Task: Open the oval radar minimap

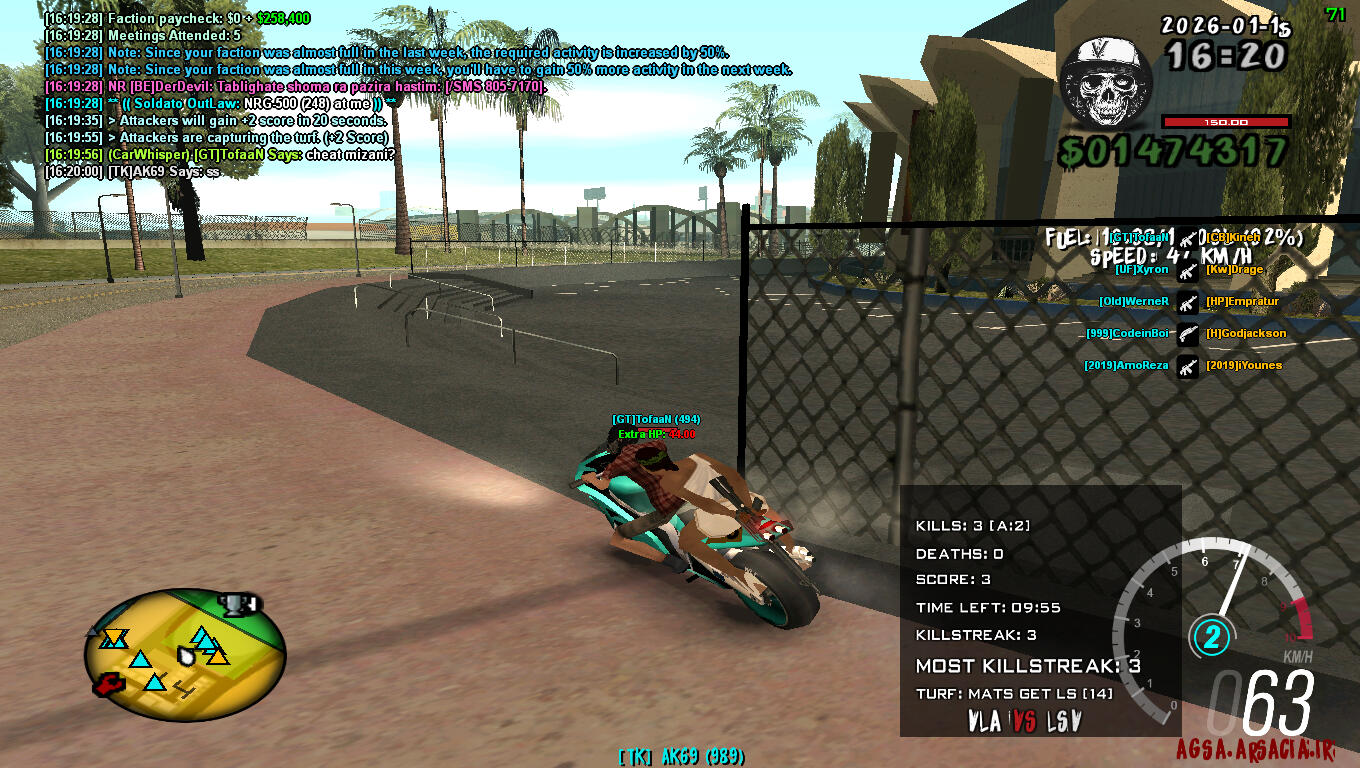Action: (185, 654)
